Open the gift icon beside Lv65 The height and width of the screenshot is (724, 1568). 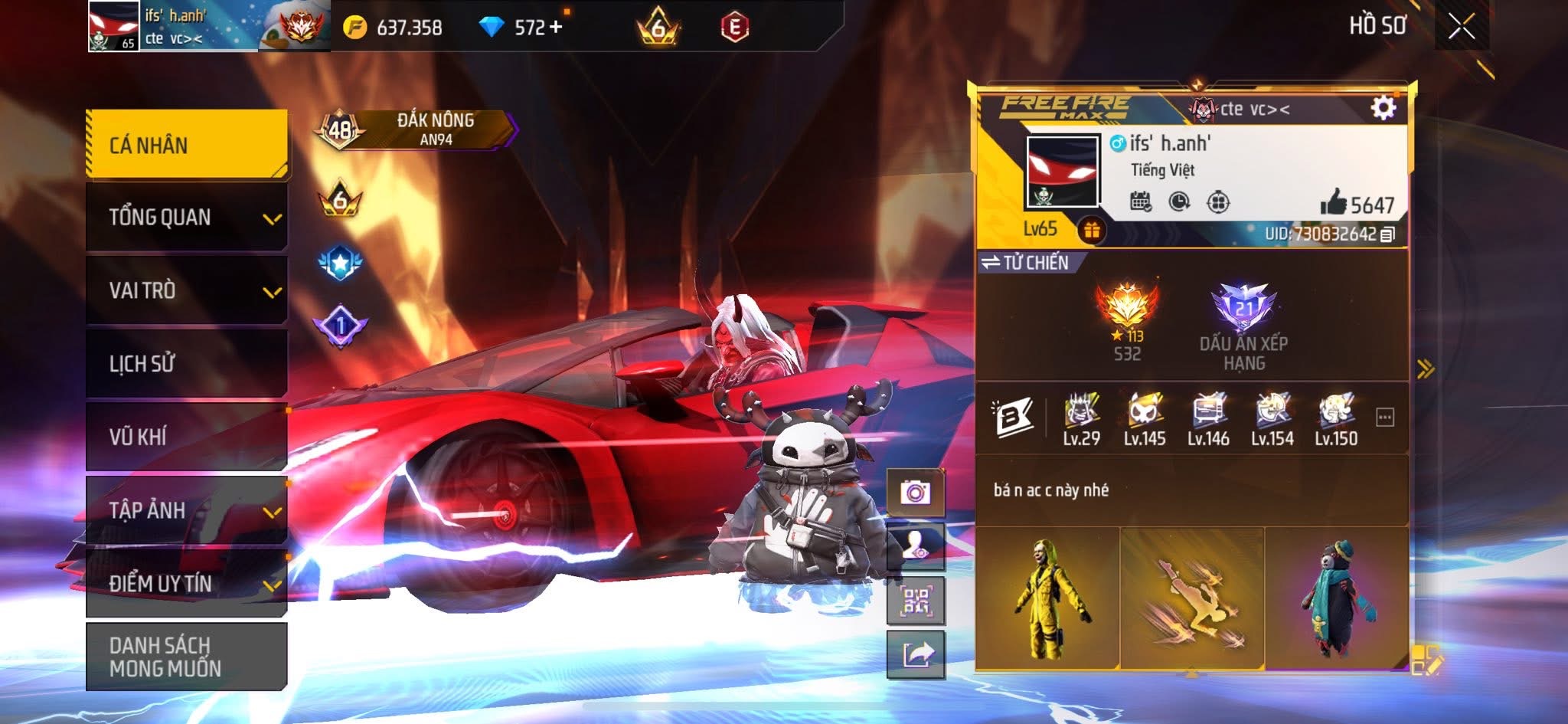pos(1092,230)
